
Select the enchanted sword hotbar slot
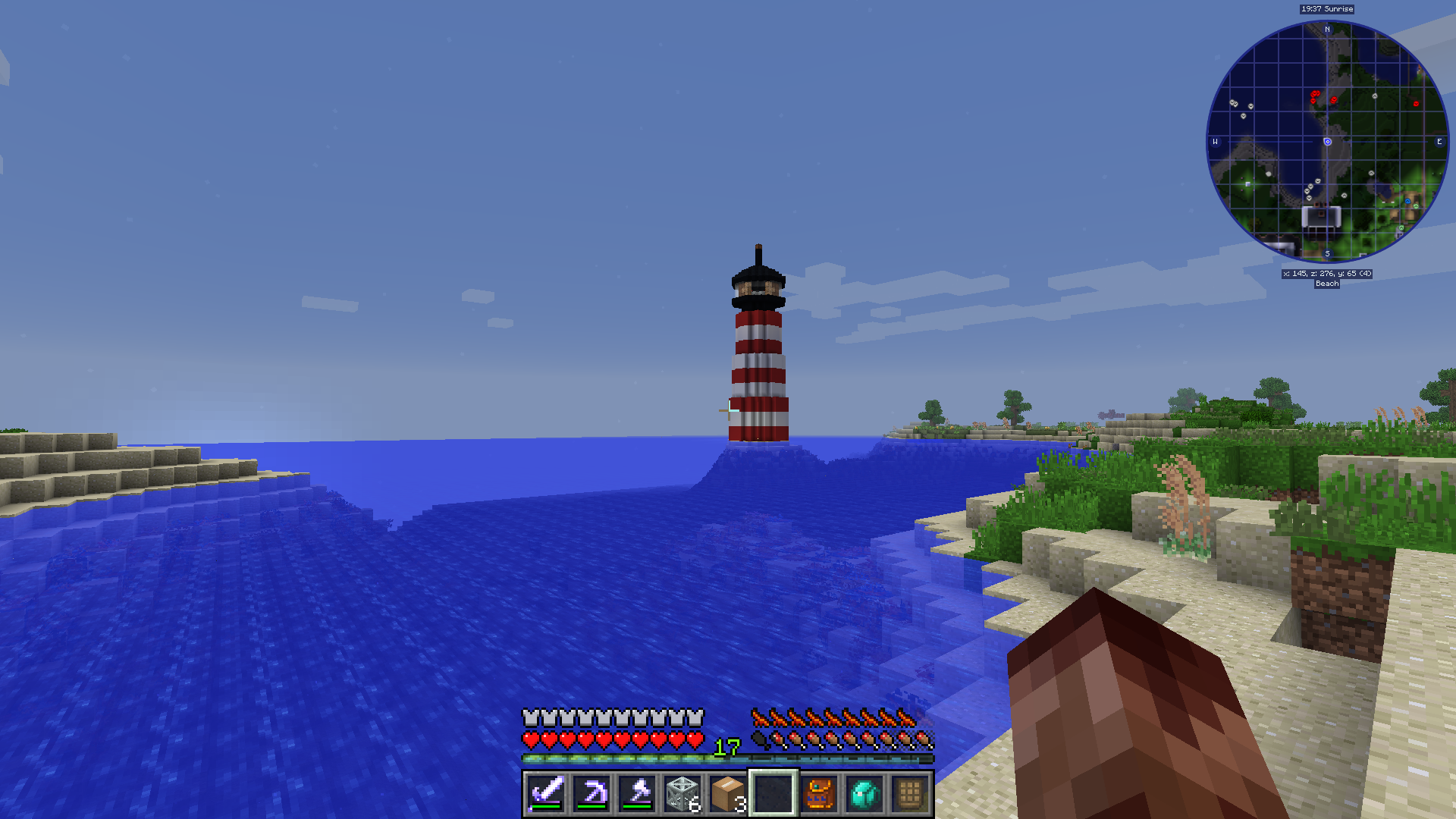point(546,794)
